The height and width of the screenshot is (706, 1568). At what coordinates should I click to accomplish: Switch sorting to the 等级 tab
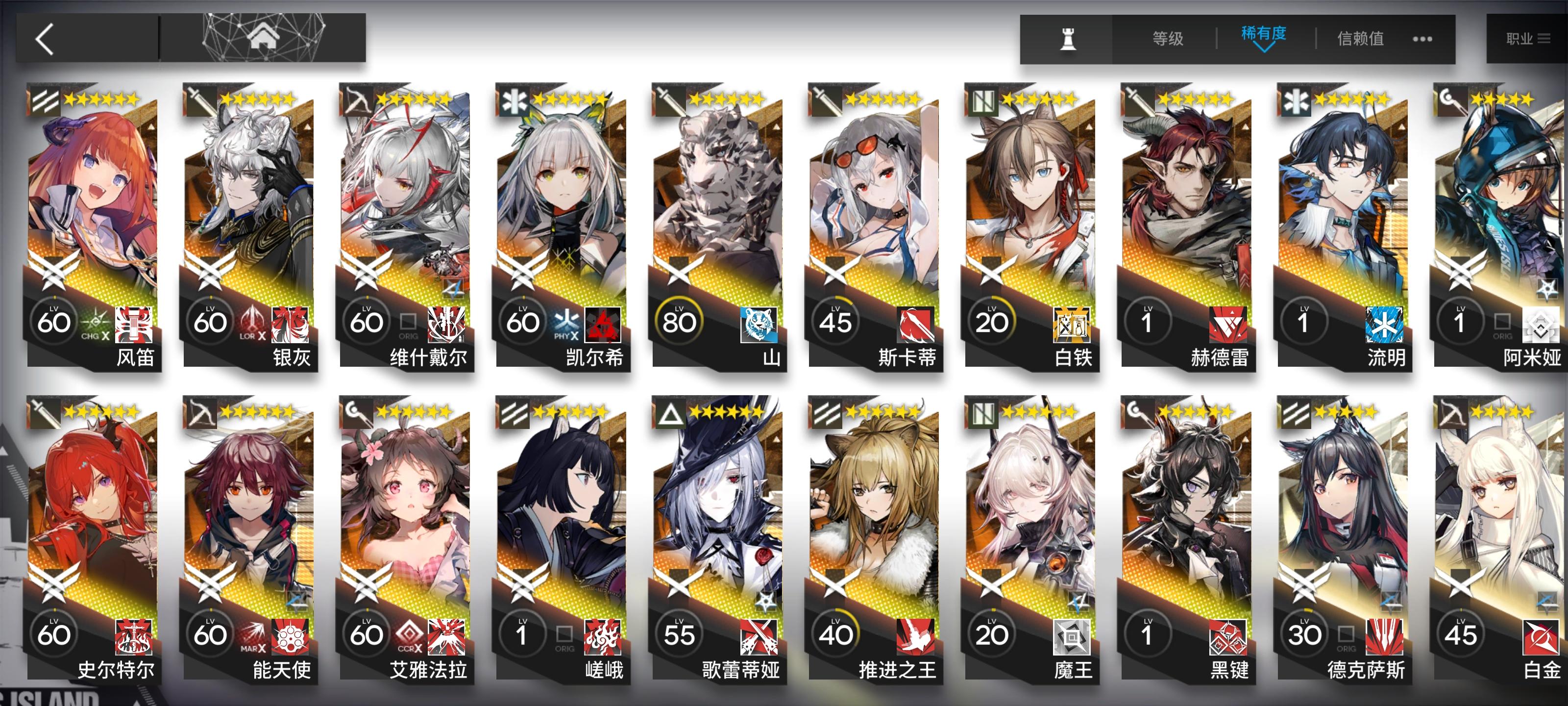point(1167,38)
